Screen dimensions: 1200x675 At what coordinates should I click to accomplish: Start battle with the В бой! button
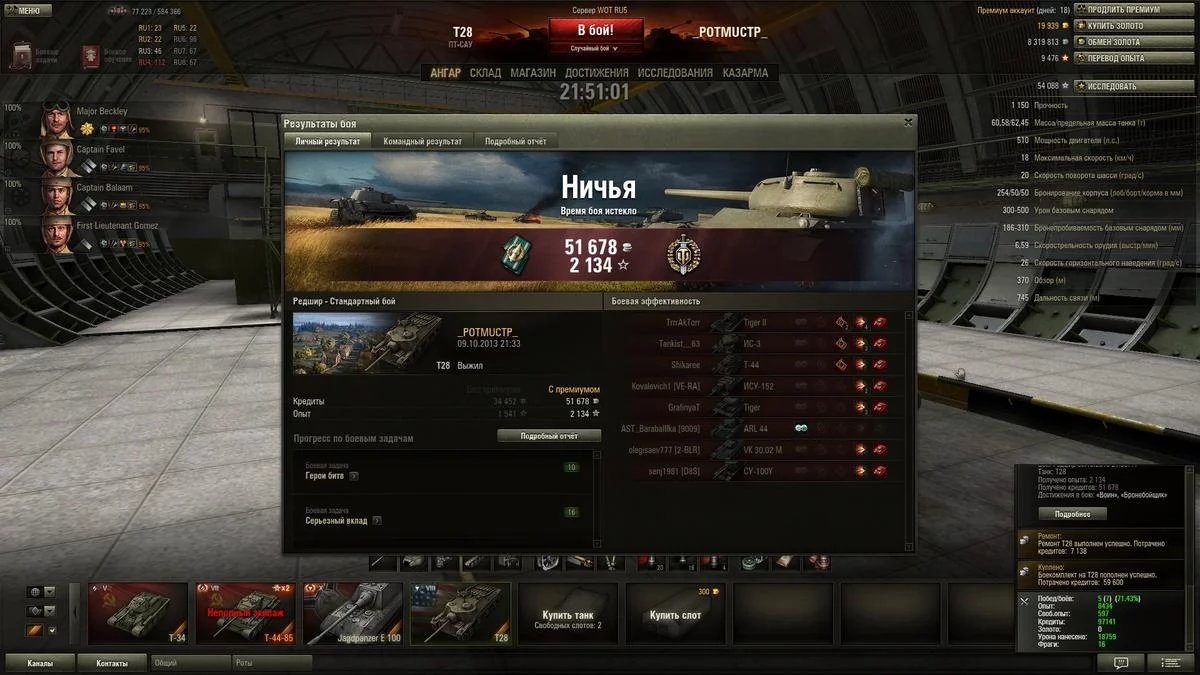coord(595,30)
